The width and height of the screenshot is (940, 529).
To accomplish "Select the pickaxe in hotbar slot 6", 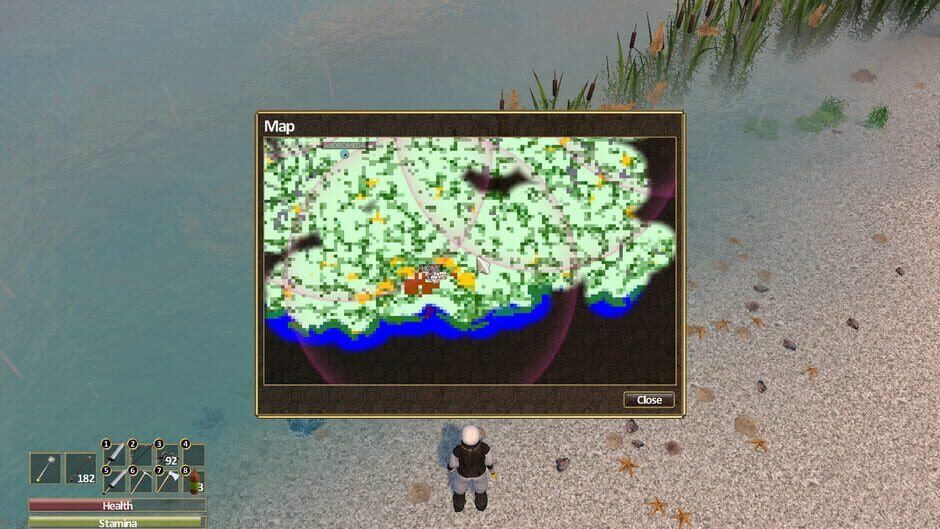I will pyautogui.click(x=142, y=481).
